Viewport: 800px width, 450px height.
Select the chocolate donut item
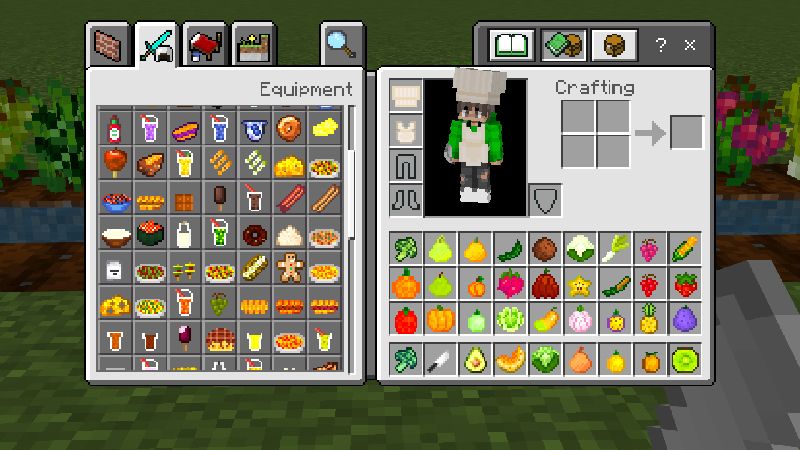(x=254, y=236)
